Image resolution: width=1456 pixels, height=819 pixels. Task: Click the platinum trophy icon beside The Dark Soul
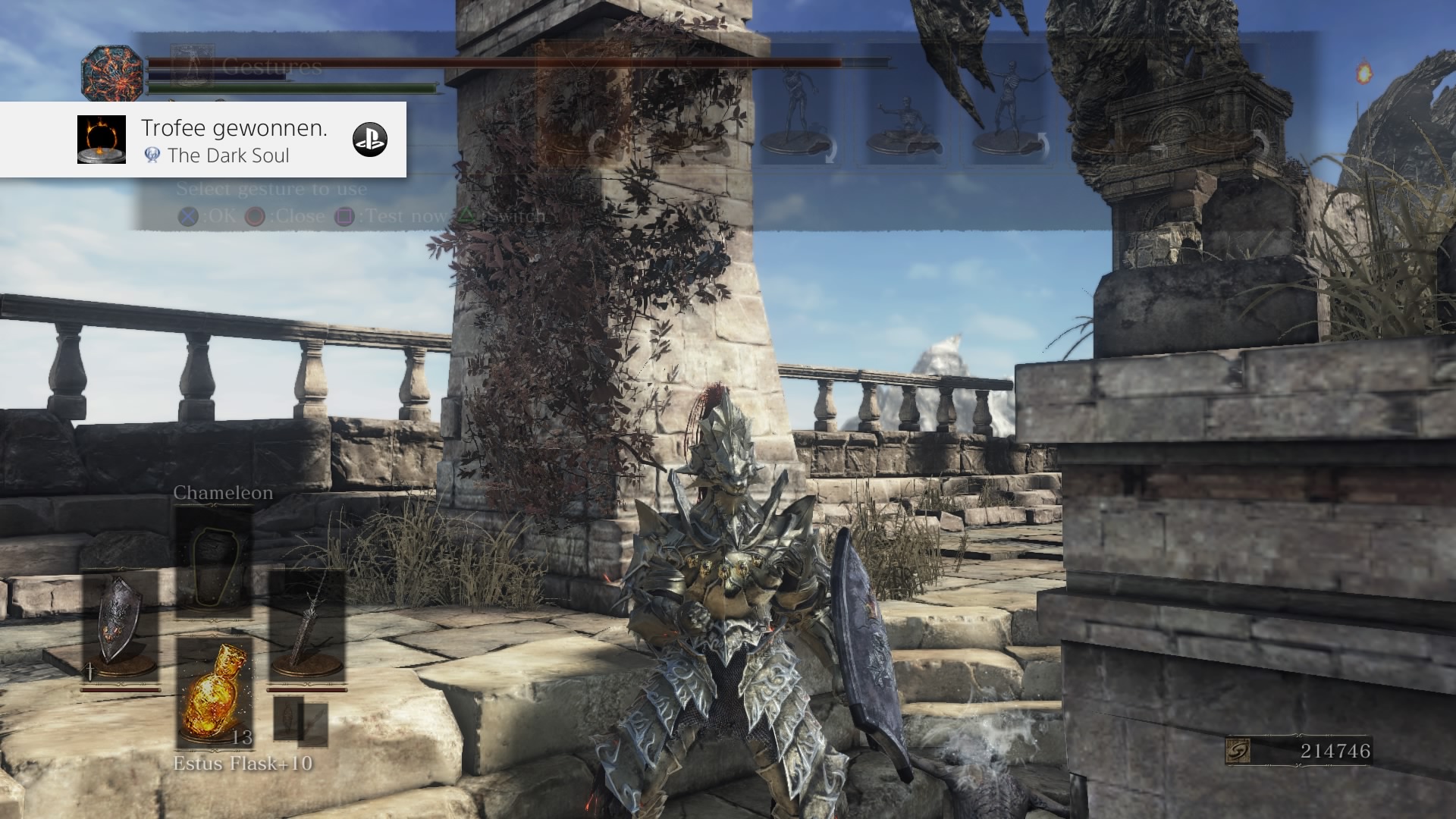(152, 155)
